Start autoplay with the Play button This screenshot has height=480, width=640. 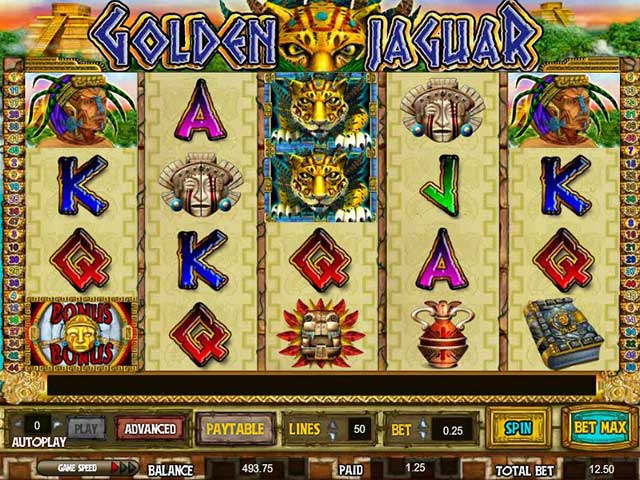(86, 429)
